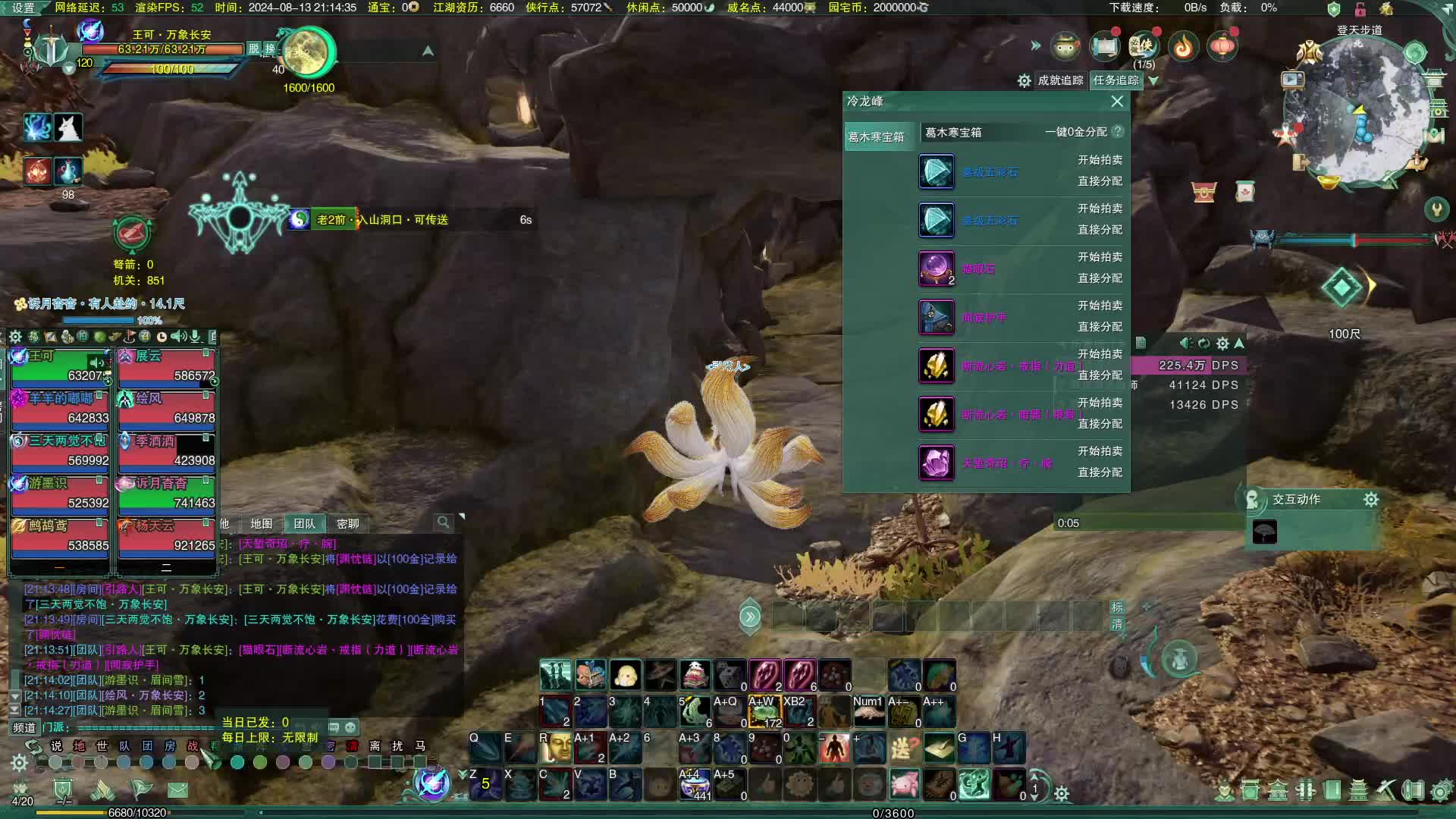The height and width of the screenshot is (819, 1456).
Task: Select team member 展云's frame
Action: tap(167, 366)
